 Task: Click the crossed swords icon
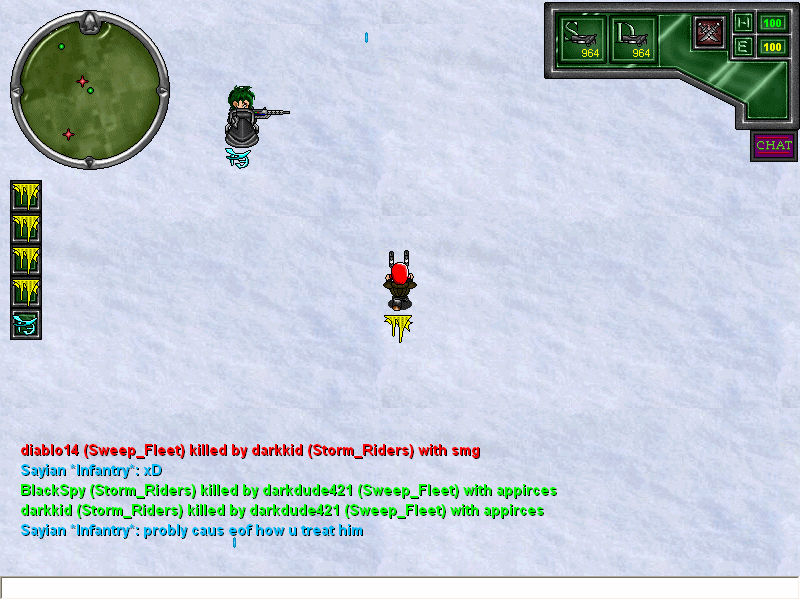710,33
